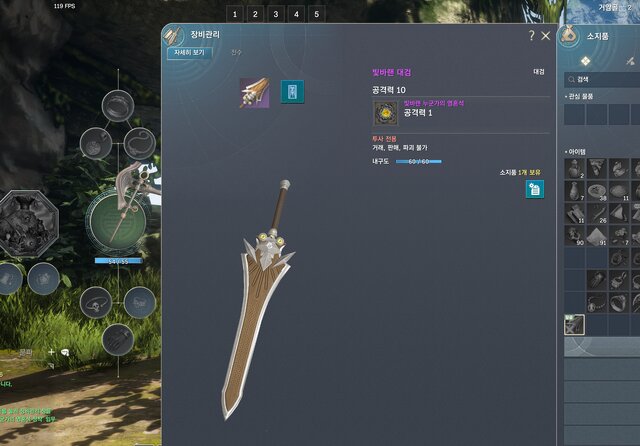Select the ring item in the inventory

[619, 303]
